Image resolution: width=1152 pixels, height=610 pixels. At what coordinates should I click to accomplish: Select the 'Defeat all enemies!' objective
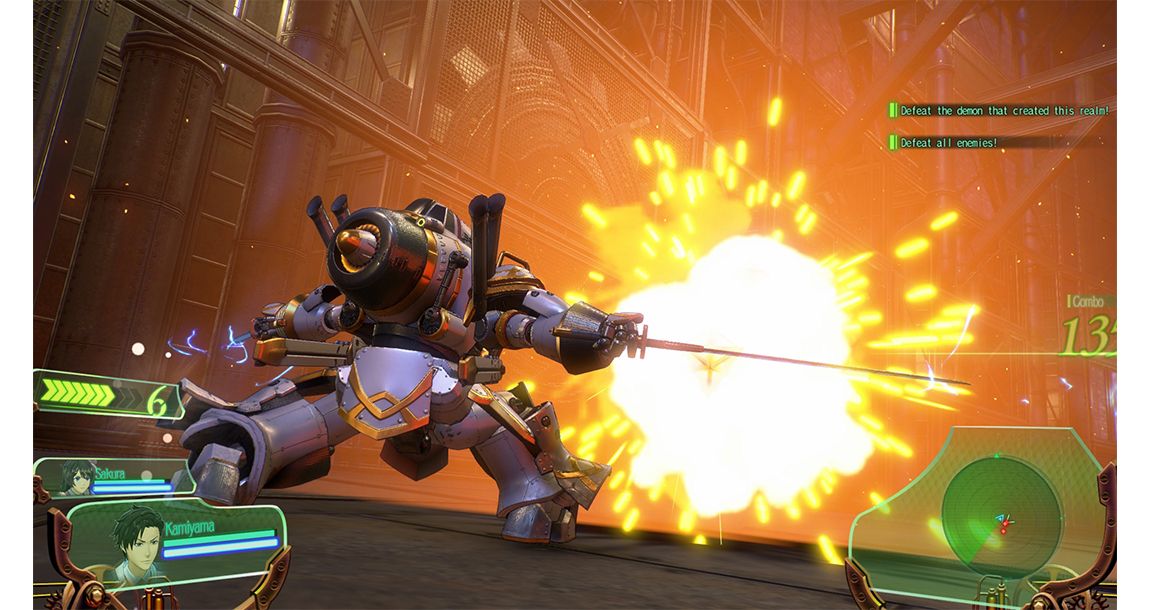[948, 143]
